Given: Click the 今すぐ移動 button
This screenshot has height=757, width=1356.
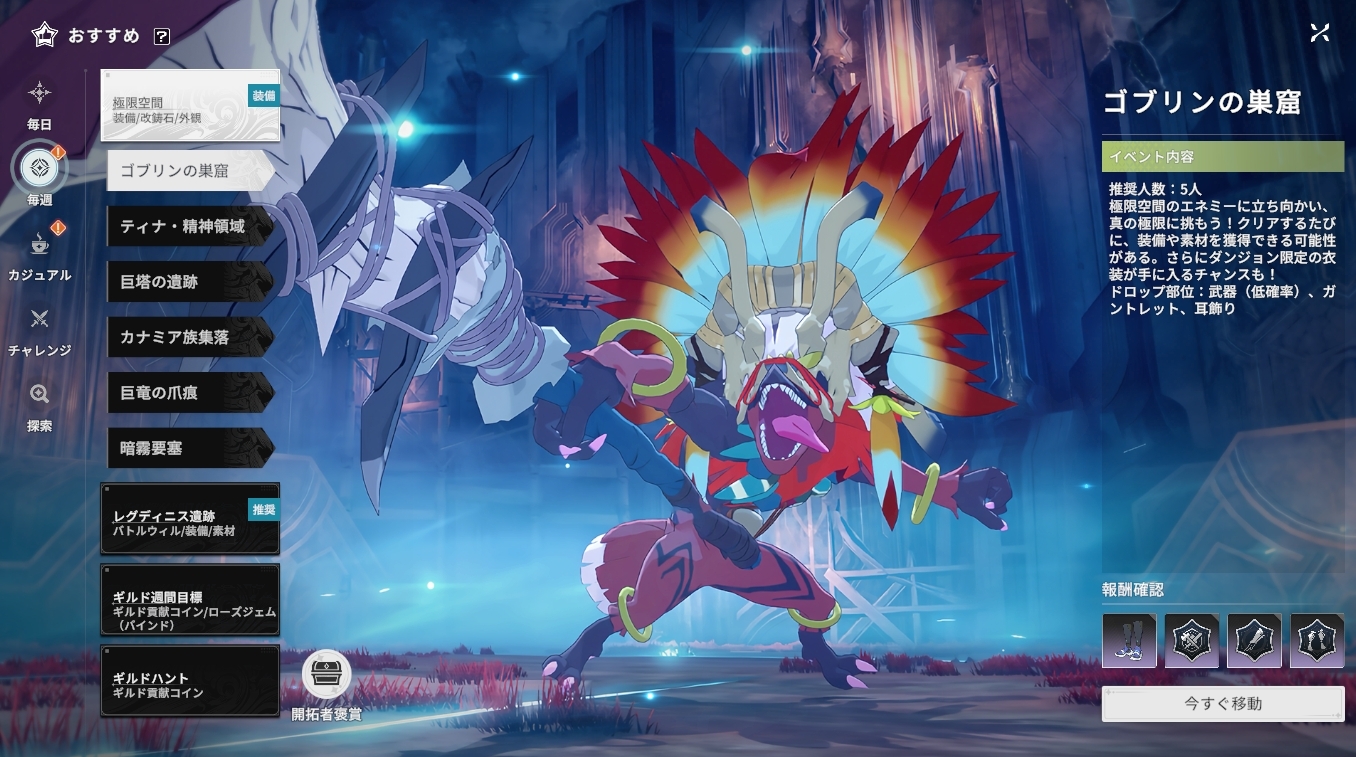Looking at the screenshot, I should (x=1222, y=703).
